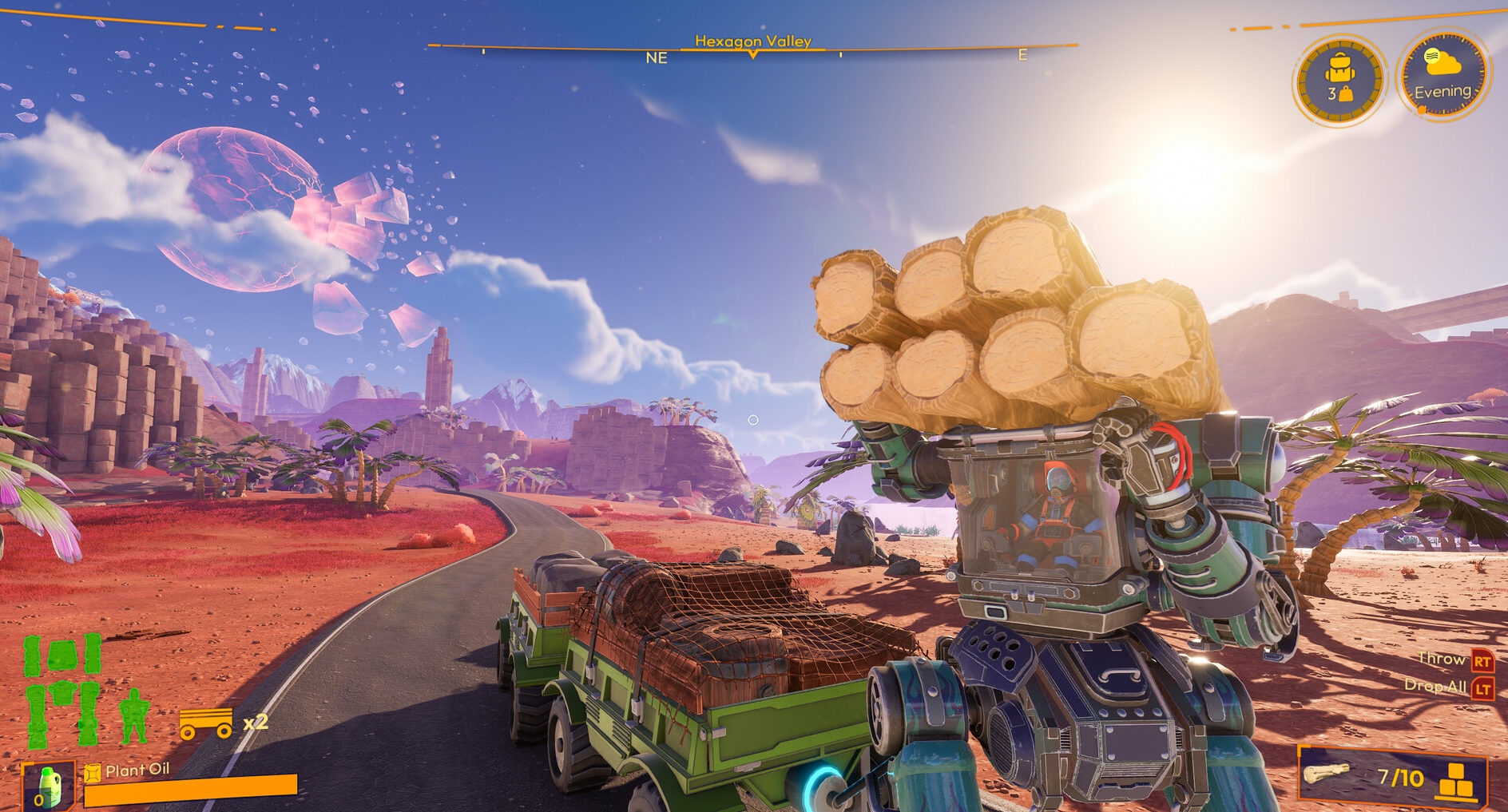Viewport: 1508px width, 812px height.
Task: Click the NE marker on the compass
Action: (657, 58)
